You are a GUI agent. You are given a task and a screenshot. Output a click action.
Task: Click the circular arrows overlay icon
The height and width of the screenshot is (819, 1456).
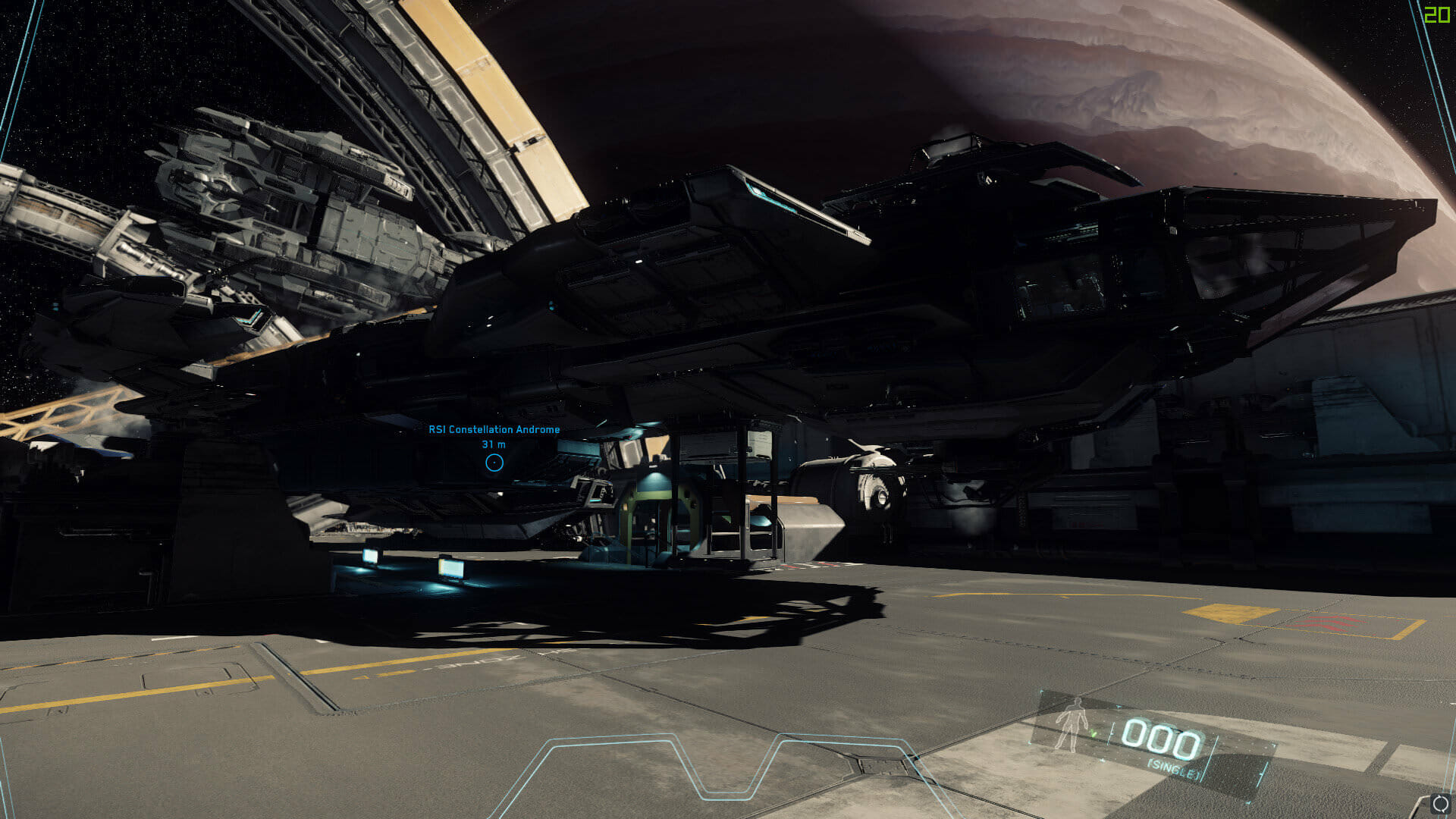coord(1441,804)
